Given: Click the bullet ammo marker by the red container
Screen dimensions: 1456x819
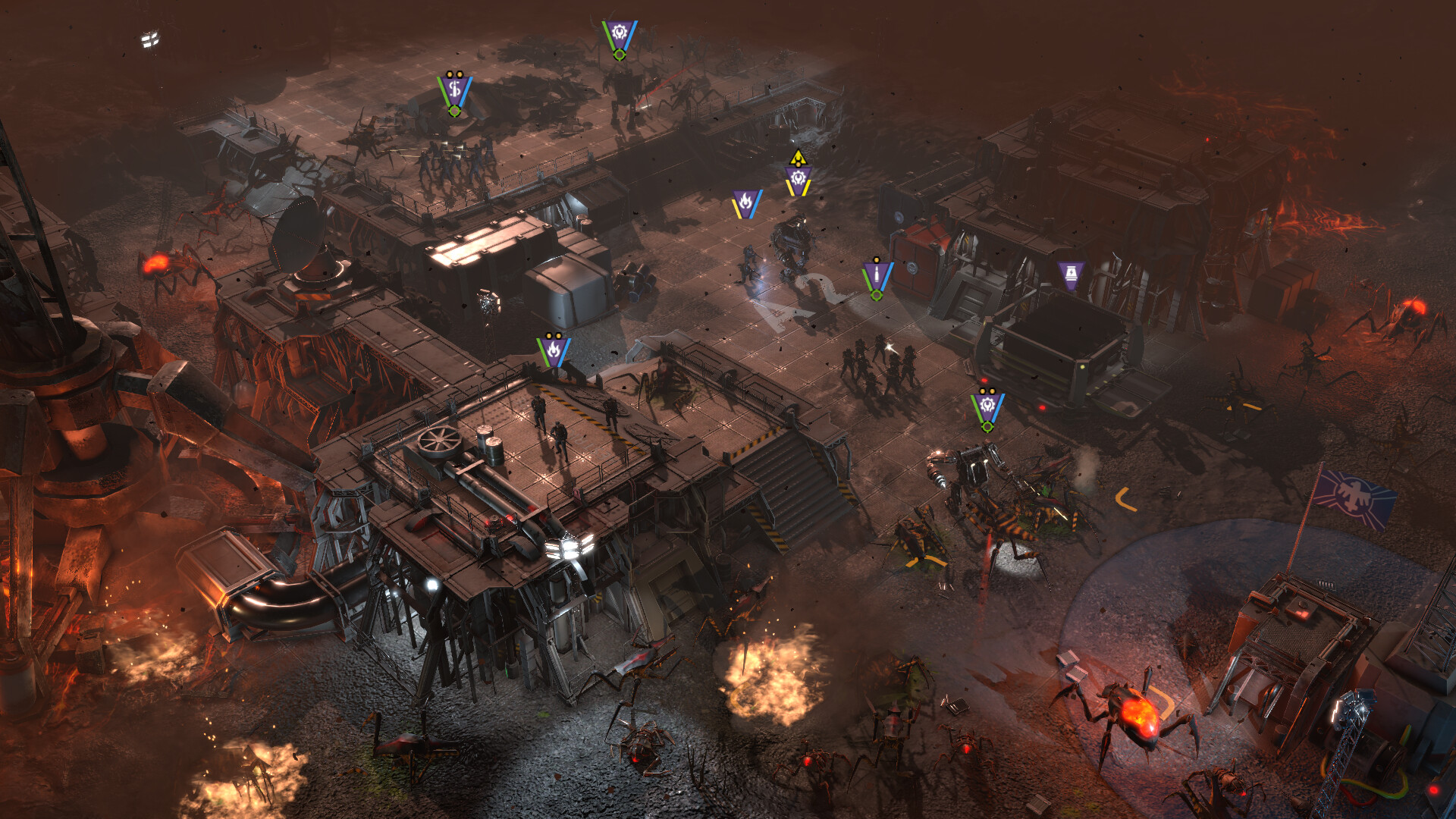Looking at the screenshot, I should click(877, 275).
